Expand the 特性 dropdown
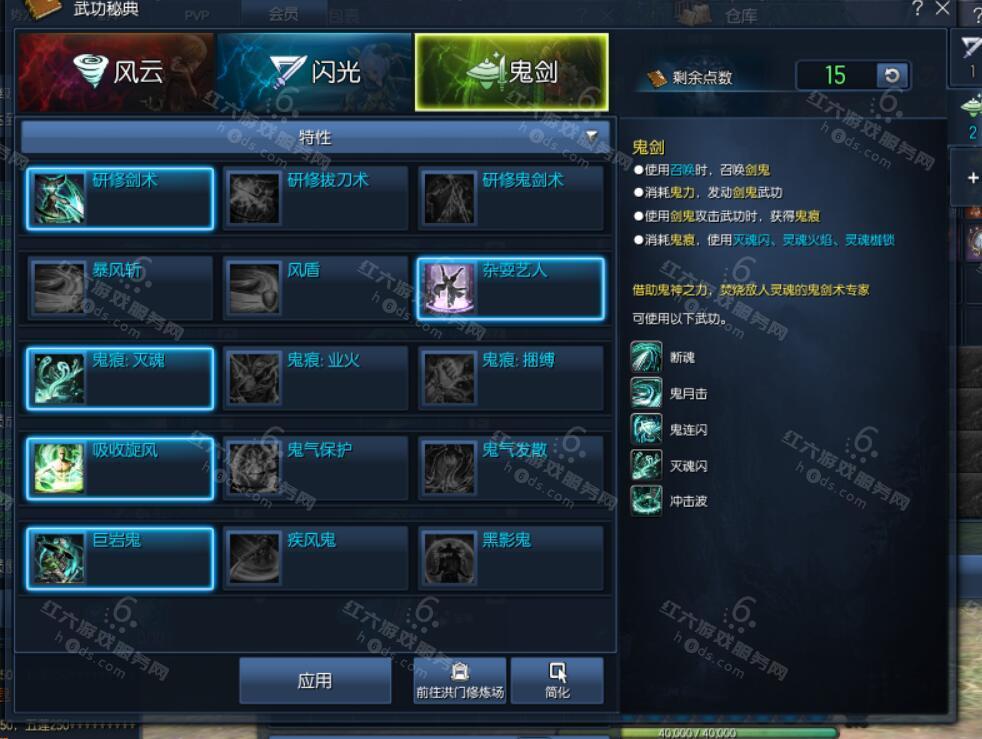Viewport: 982px width, 739px height. [315, 137]
